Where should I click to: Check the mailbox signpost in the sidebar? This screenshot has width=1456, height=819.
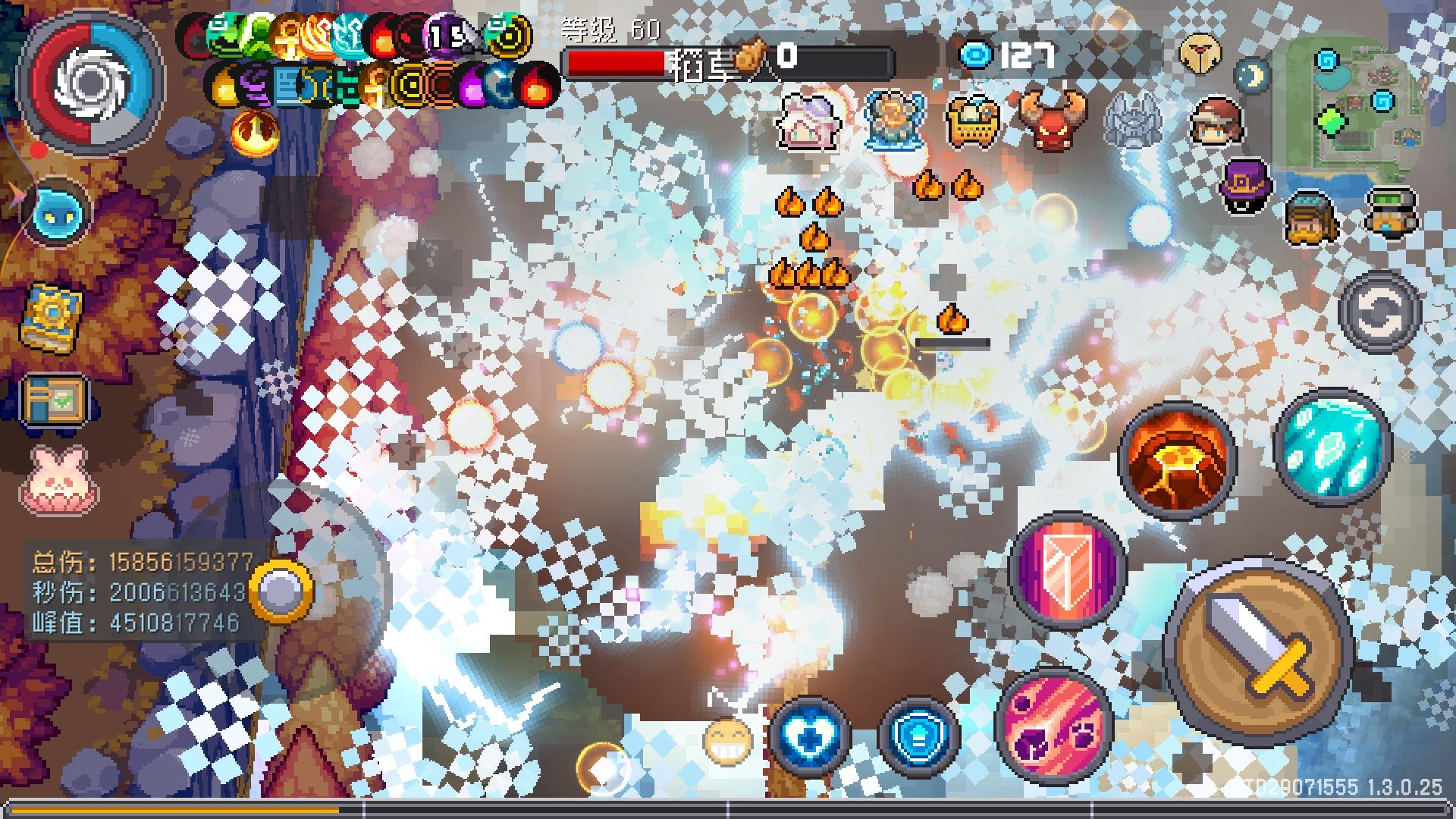click(x=53, y=398)
